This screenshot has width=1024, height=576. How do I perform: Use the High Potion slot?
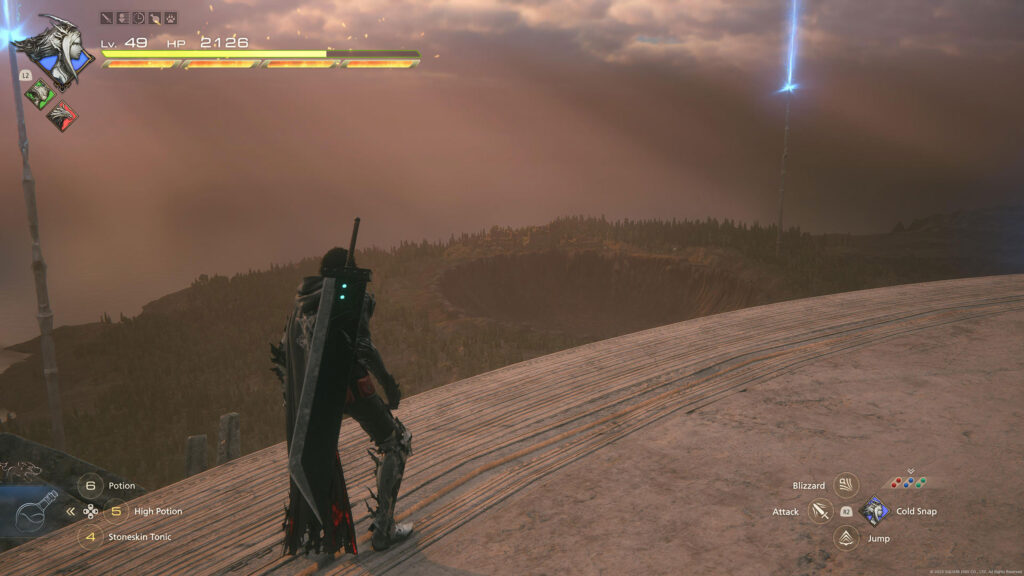coord(116,511)
